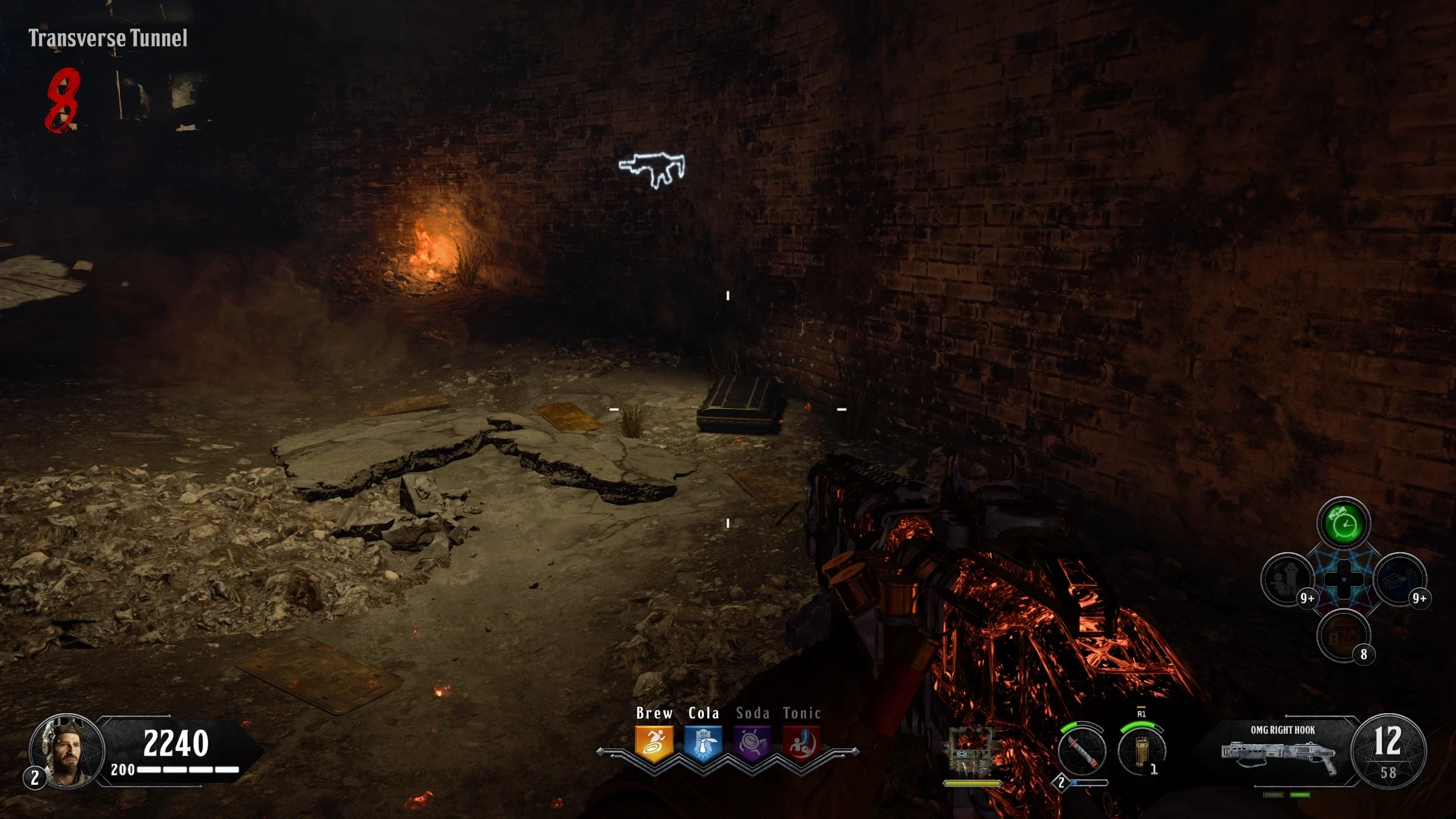Activate the knife special weapon icon
Viewport: 1456px width, 819px height.
pyautogui.click(x=1082, y=751)
